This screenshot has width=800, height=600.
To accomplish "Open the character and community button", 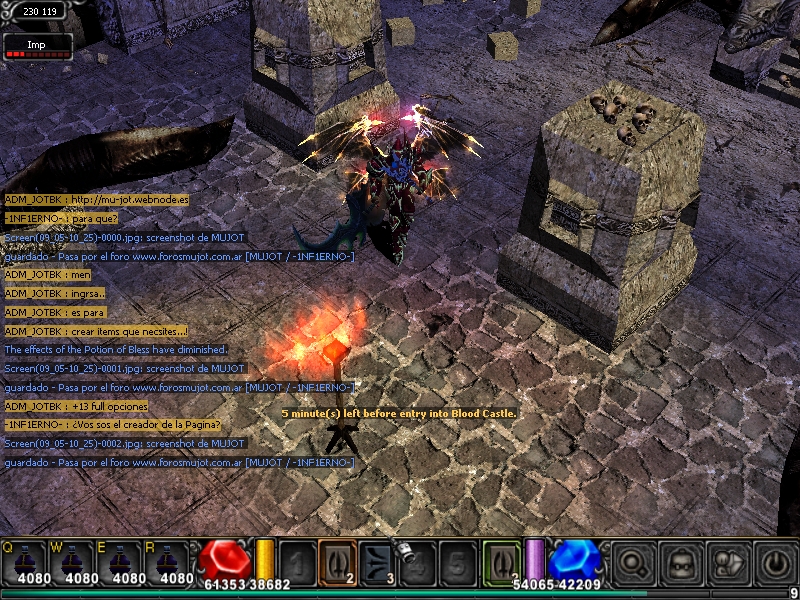I will 727,563.
